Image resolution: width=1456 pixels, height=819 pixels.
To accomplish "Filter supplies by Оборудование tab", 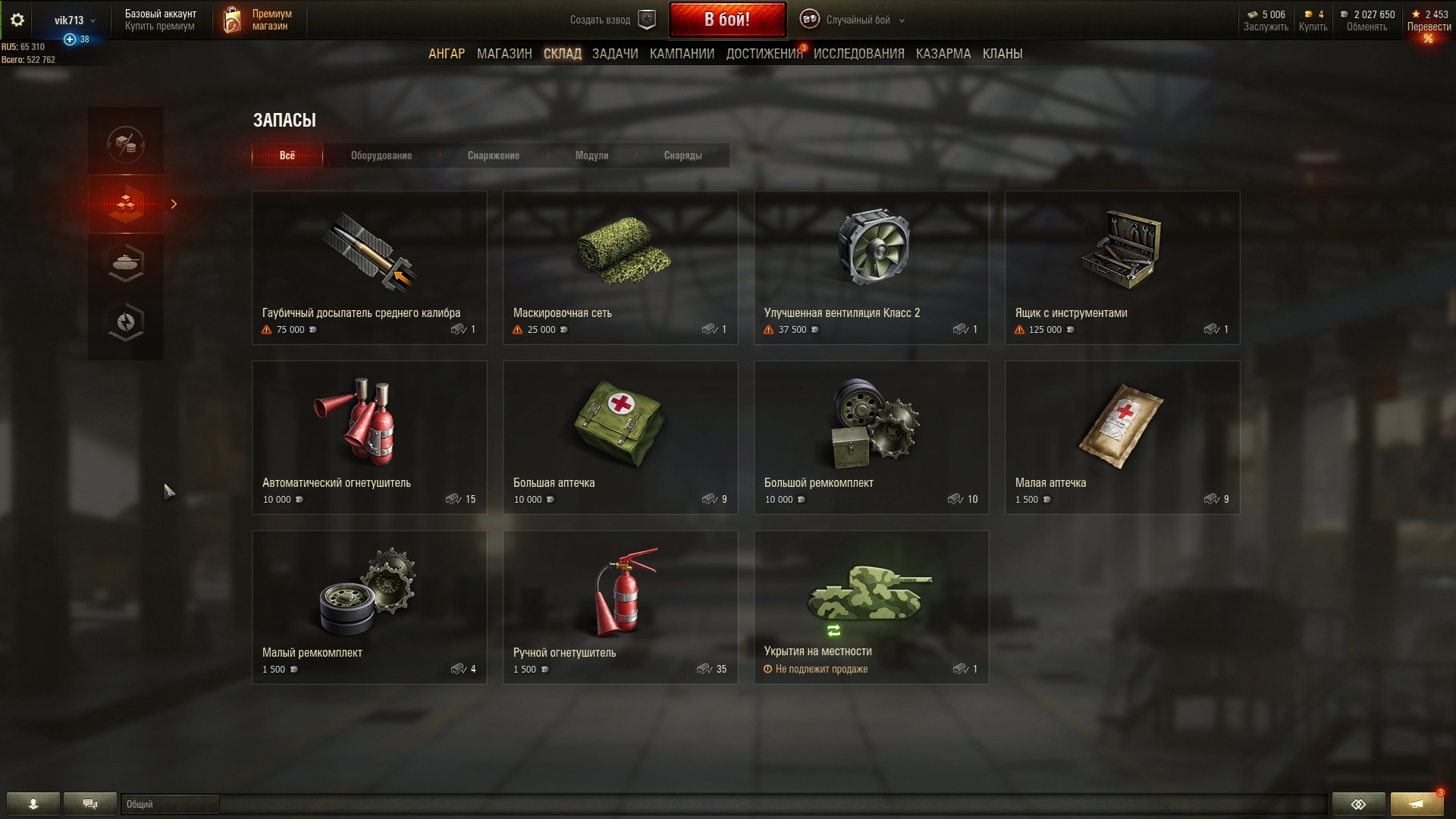I will (381, 155).
